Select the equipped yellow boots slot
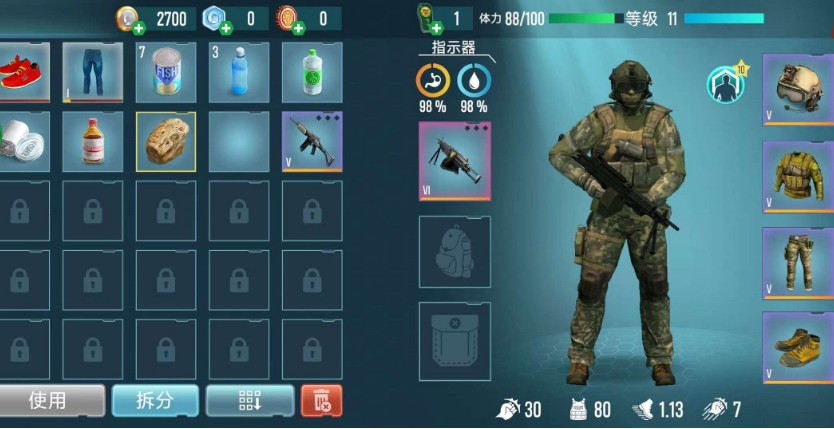Viewport: 834px width, 429px height. pos(798,347)
